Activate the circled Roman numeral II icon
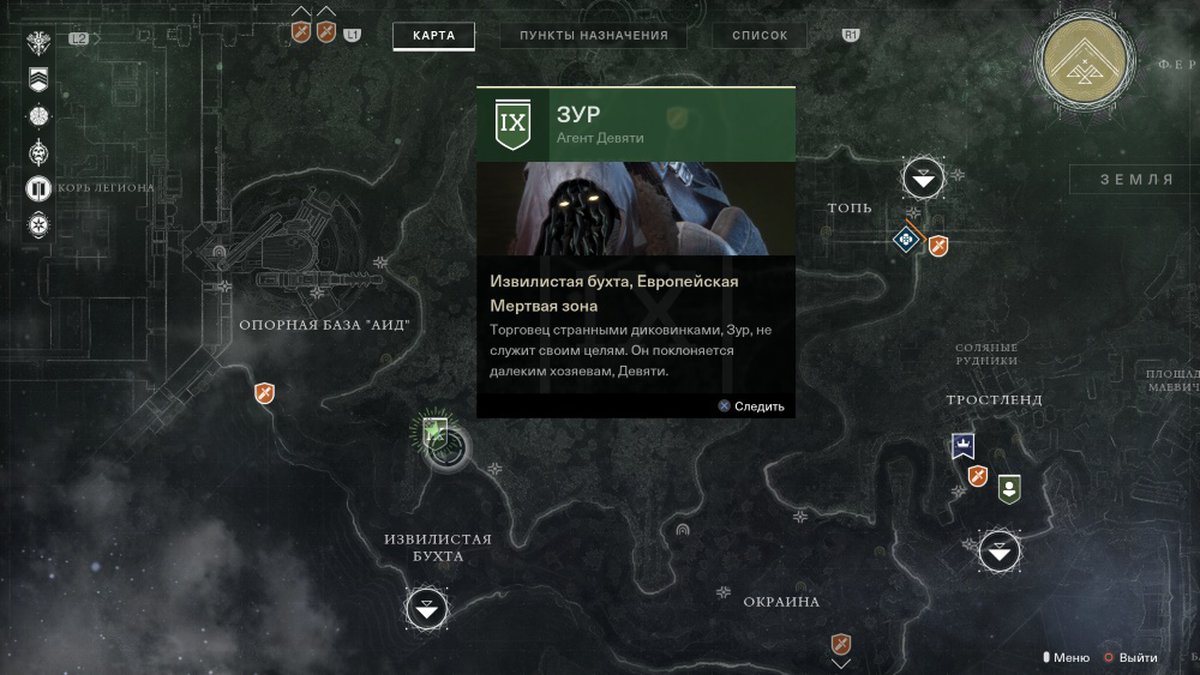Image resolution: width=1200 pixels, height=675 pixels. coord(39,188)
